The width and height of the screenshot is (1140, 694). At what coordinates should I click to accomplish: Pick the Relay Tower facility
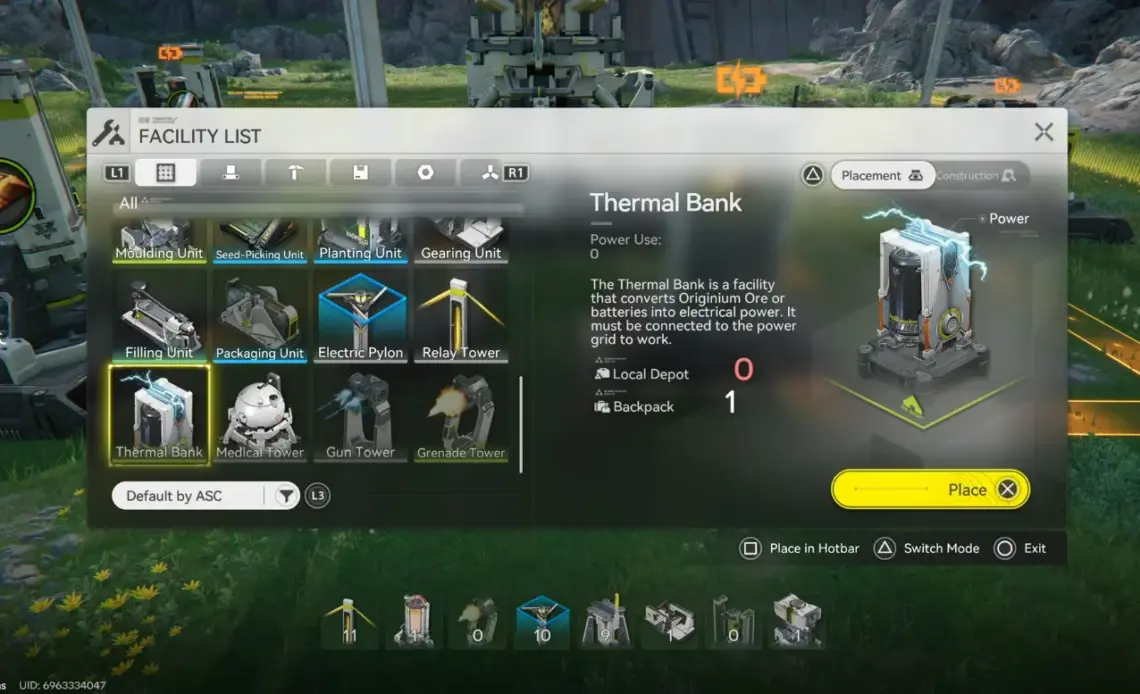[x=461, y=318]
